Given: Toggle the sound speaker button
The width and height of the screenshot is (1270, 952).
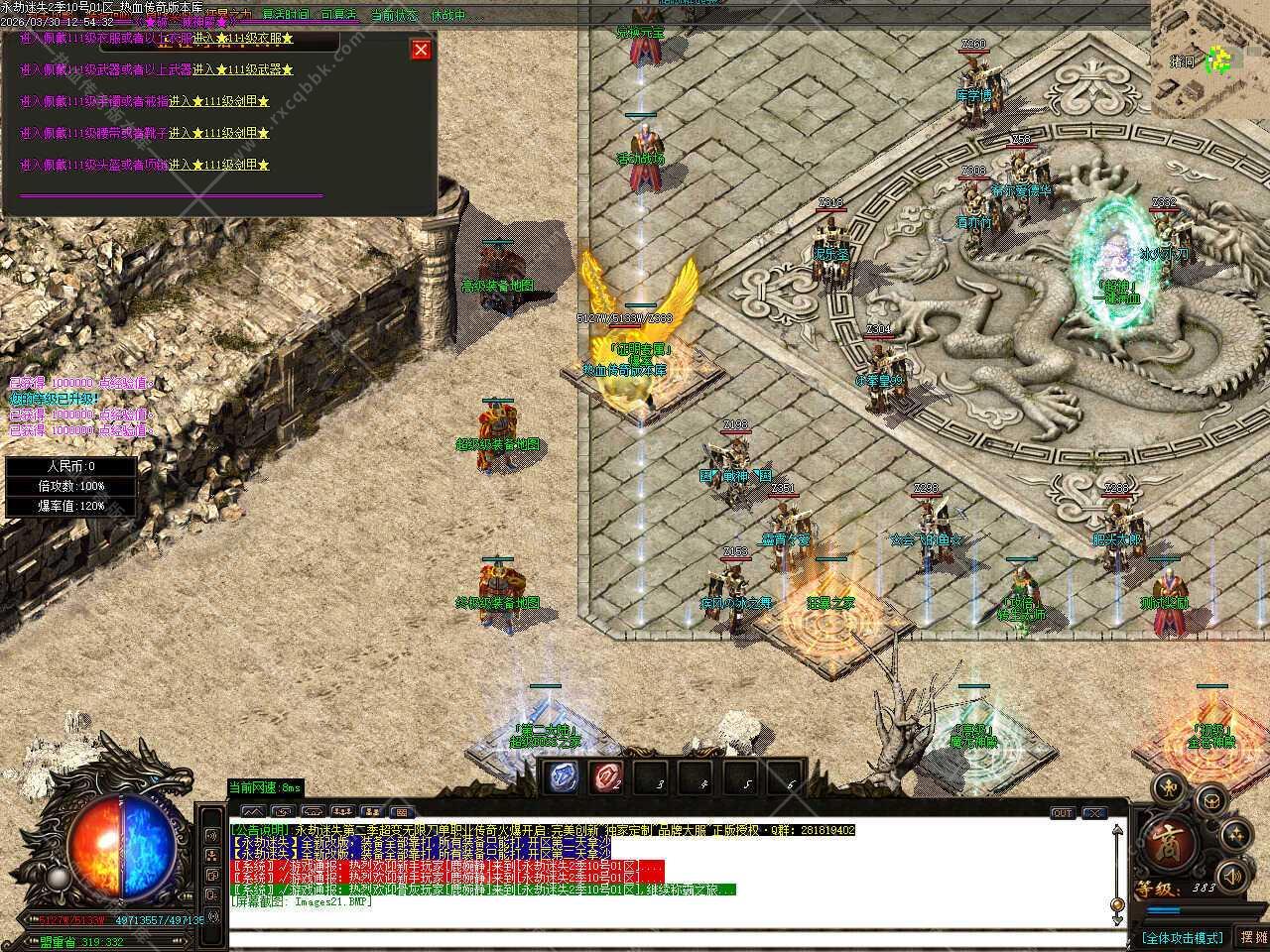Looking at the screenshot, I should (x=1232, y=877).
